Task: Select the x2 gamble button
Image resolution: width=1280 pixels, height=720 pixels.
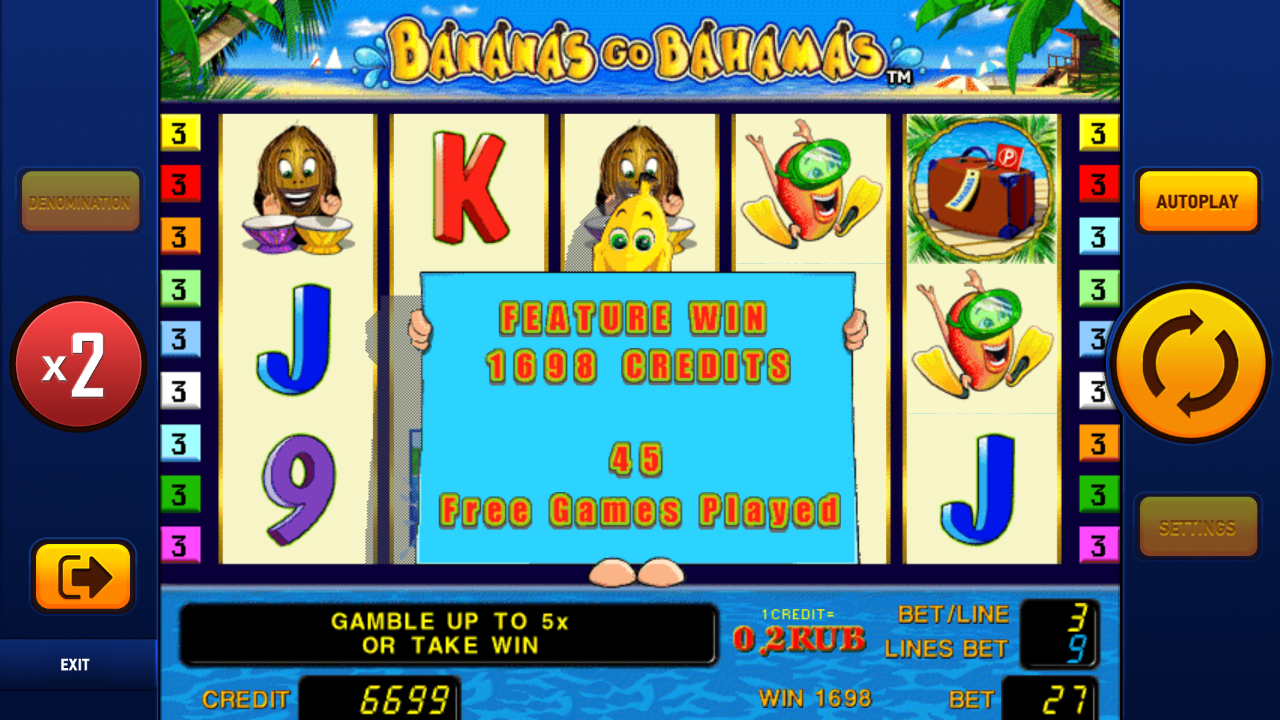Action: 79,364
